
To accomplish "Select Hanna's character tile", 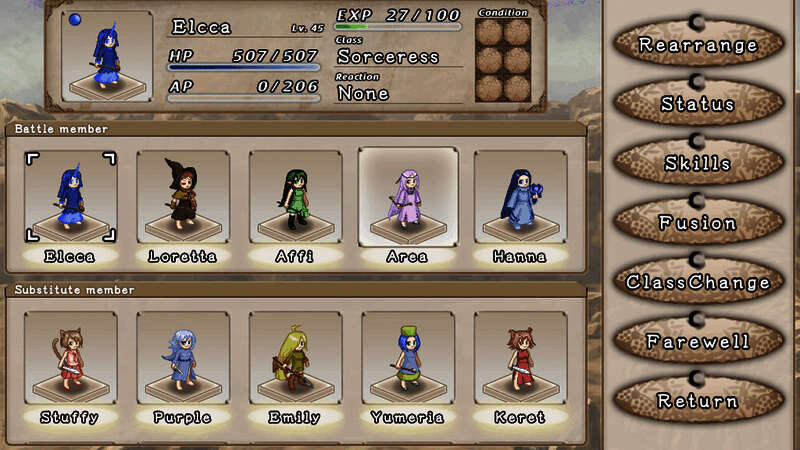I will coord(519,198).
